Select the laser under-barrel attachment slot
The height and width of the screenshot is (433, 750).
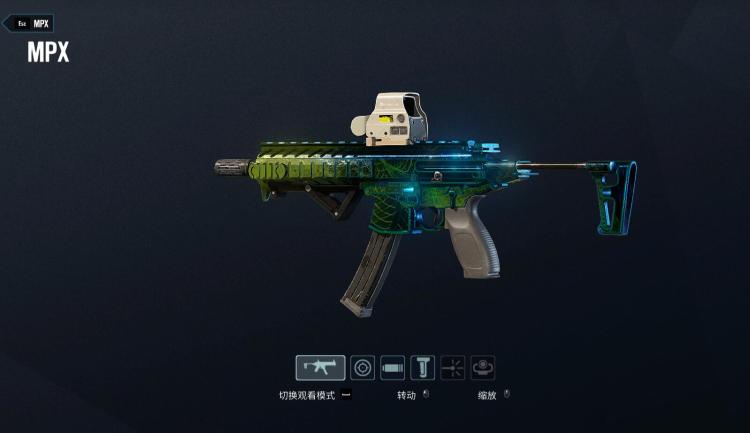click(x=453, y=368)
